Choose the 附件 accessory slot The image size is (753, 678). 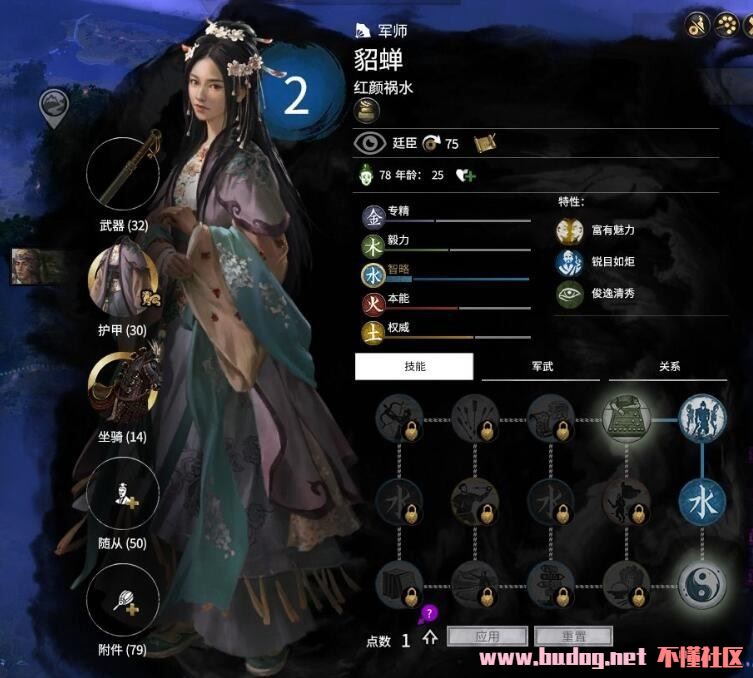pyautogui.click(x=124, y=602)
